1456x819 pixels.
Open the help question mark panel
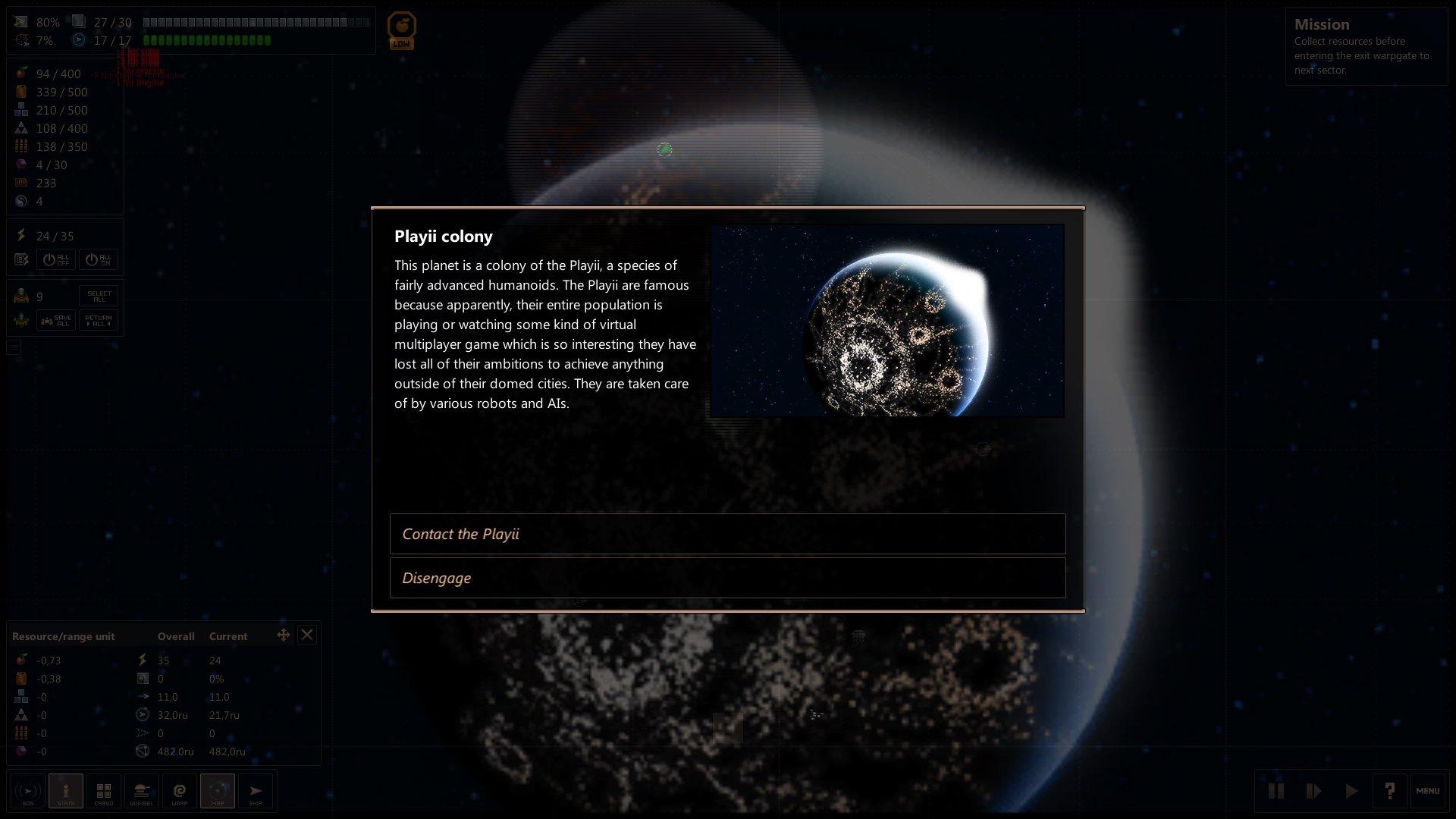click(1391, 790)
